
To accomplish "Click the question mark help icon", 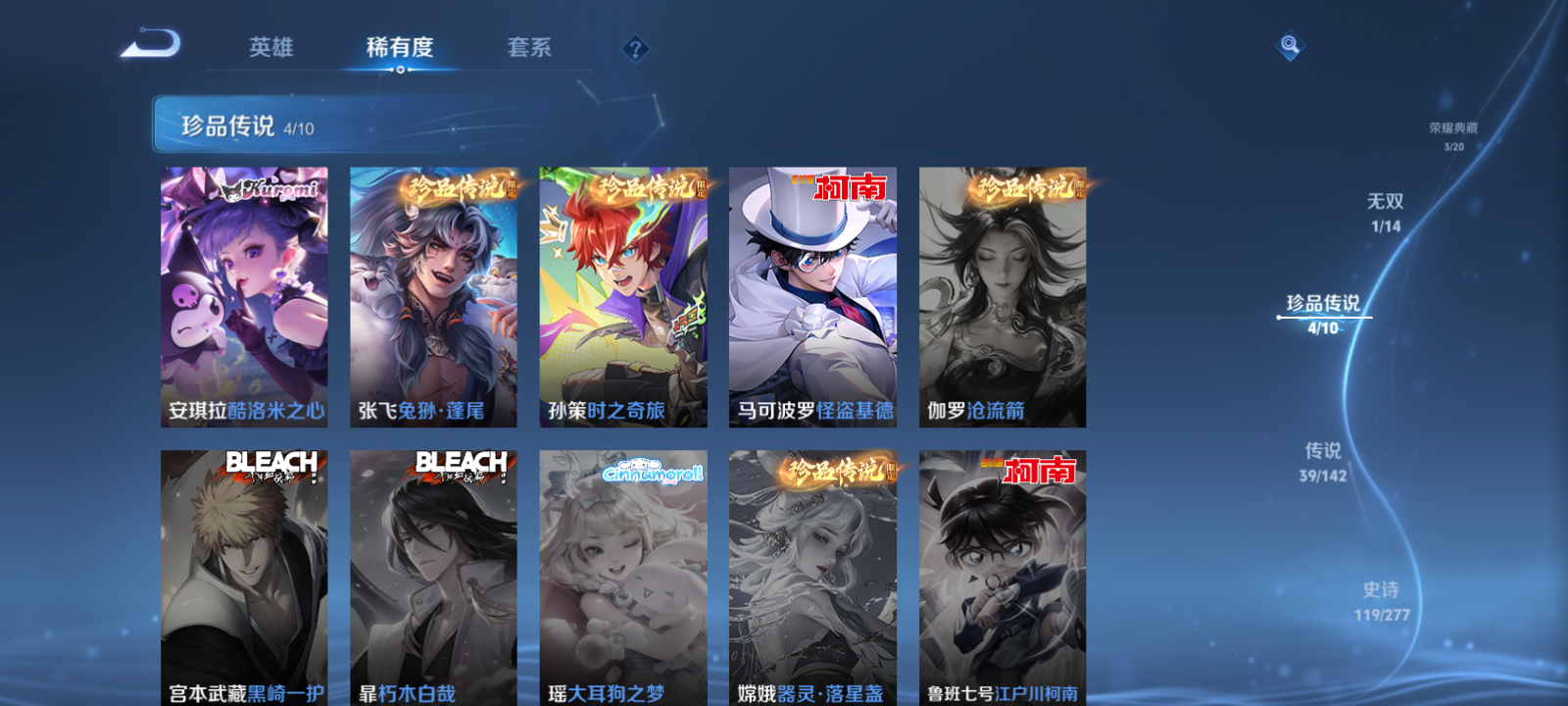I will (x=636, y=47).
